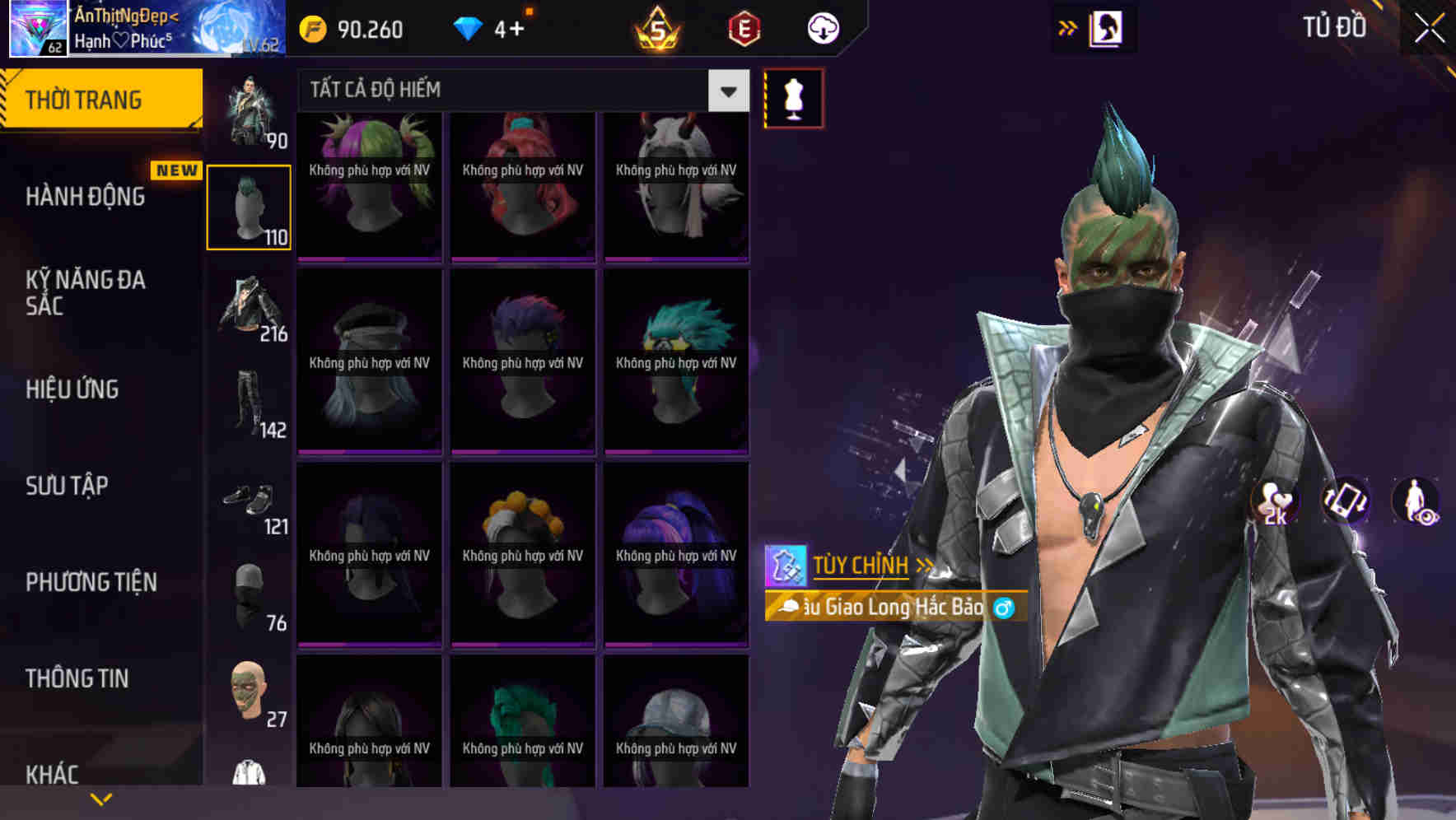This screenshot has width=1456, height=820.
Task: Click the TÙY CHỈNH customize link
Action: (x=861, y=565)
